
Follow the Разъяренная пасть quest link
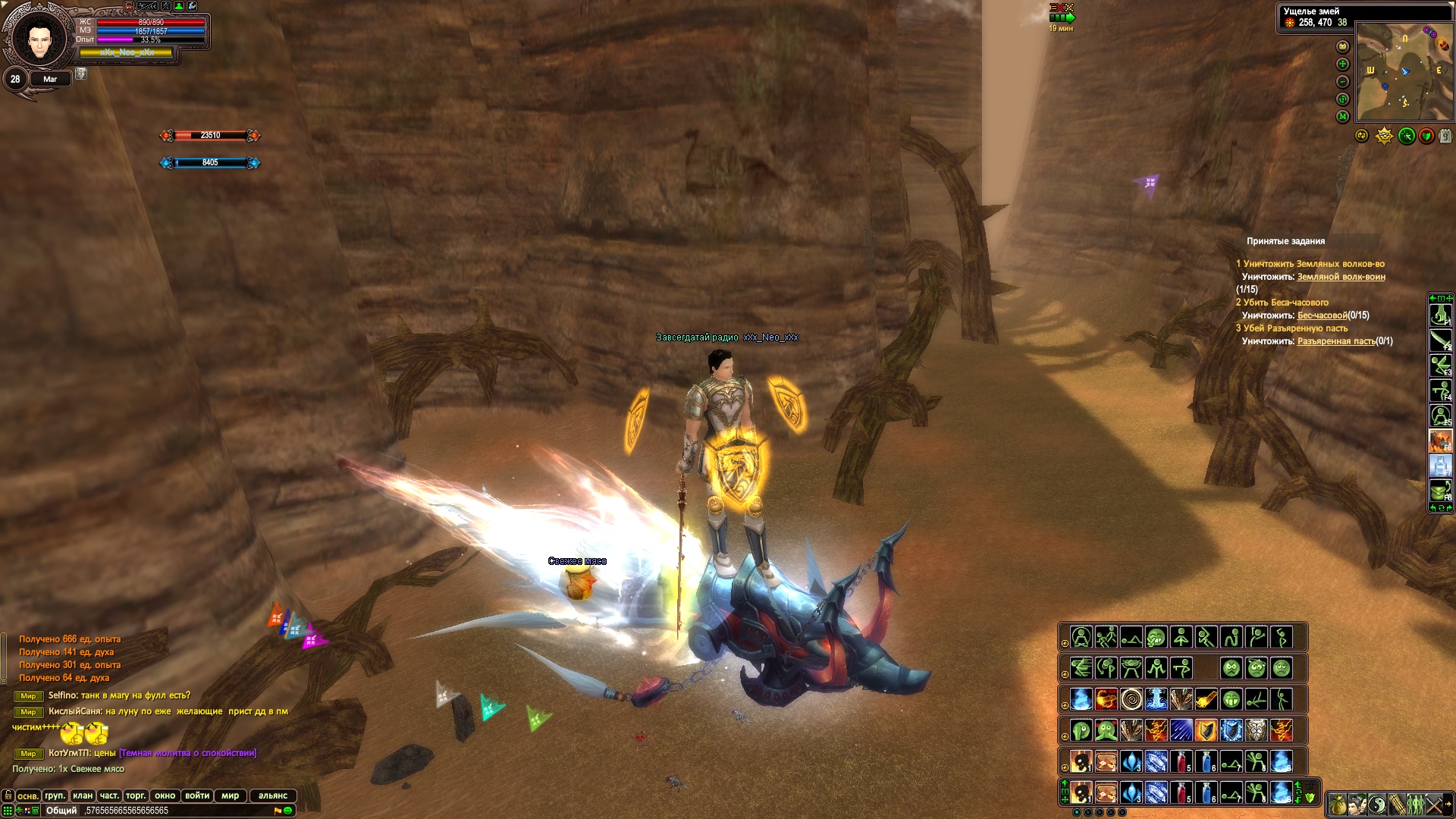1335,341
